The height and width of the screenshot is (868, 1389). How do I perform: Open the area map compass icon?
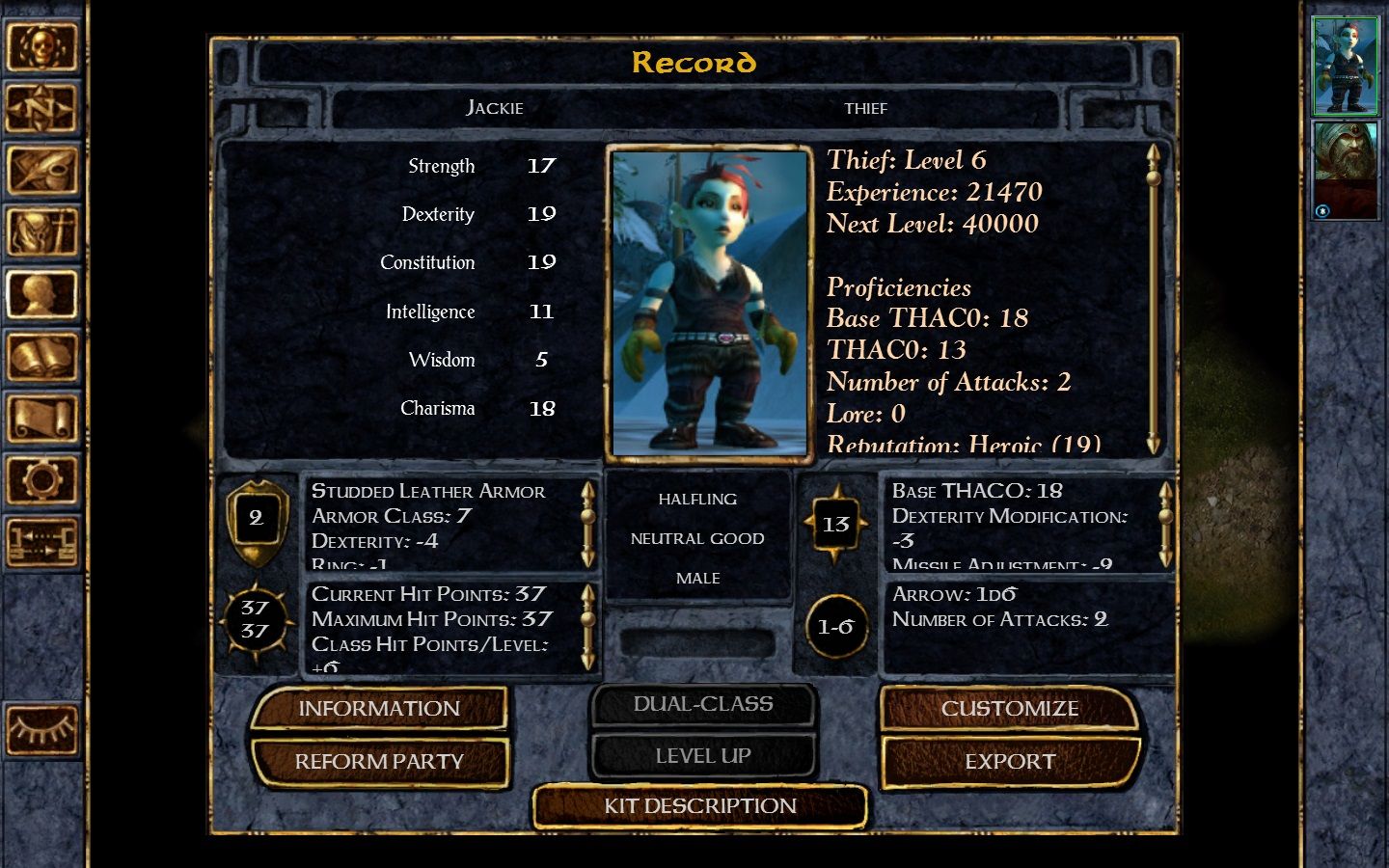point(41,108)
